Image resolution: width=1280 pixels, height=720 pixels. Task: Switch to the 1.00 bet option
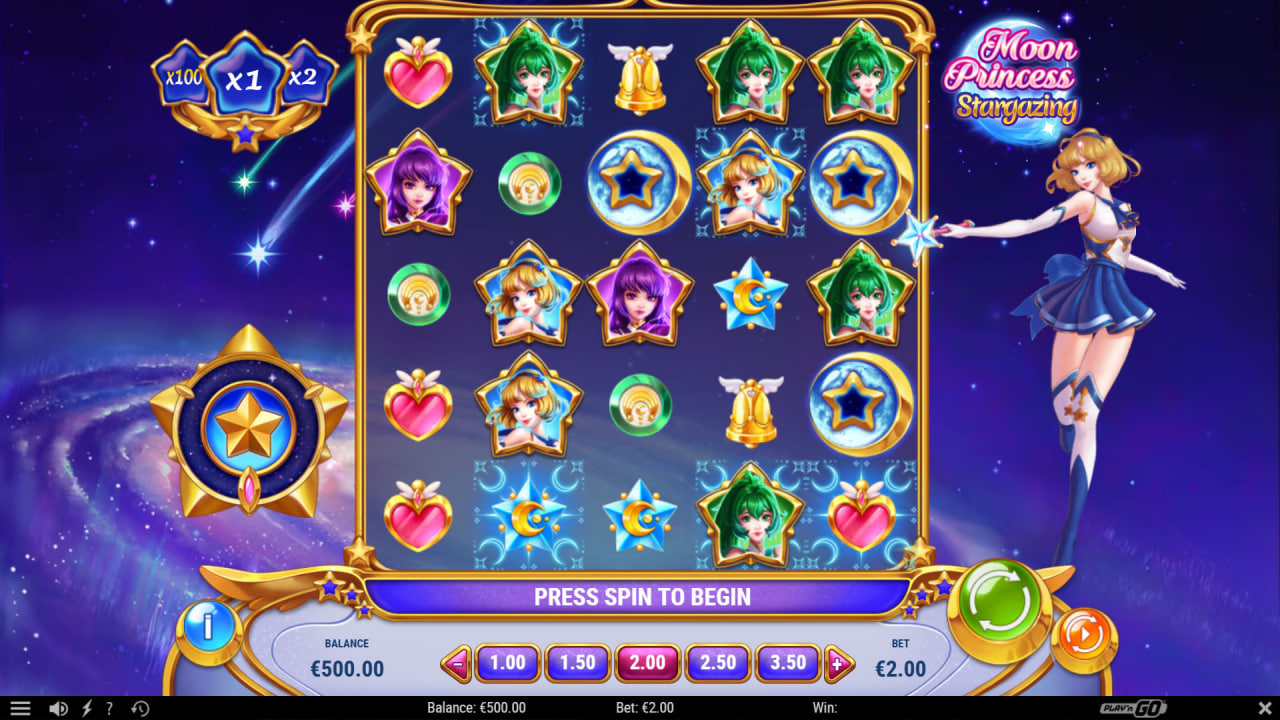pyautogui.click(x=507, y=662)
